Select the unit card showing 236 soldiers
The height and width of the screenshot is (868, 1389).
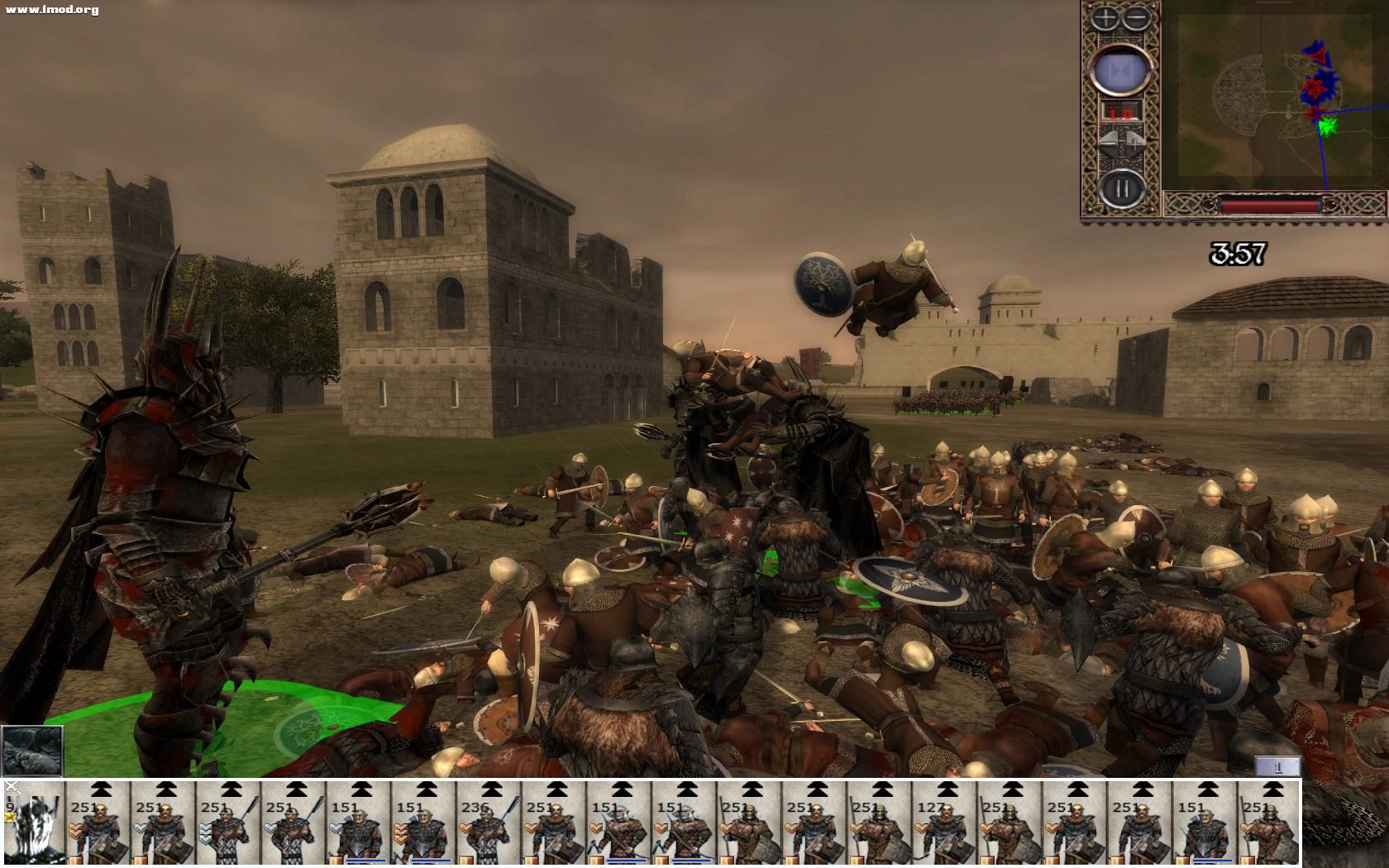(489, 823)
